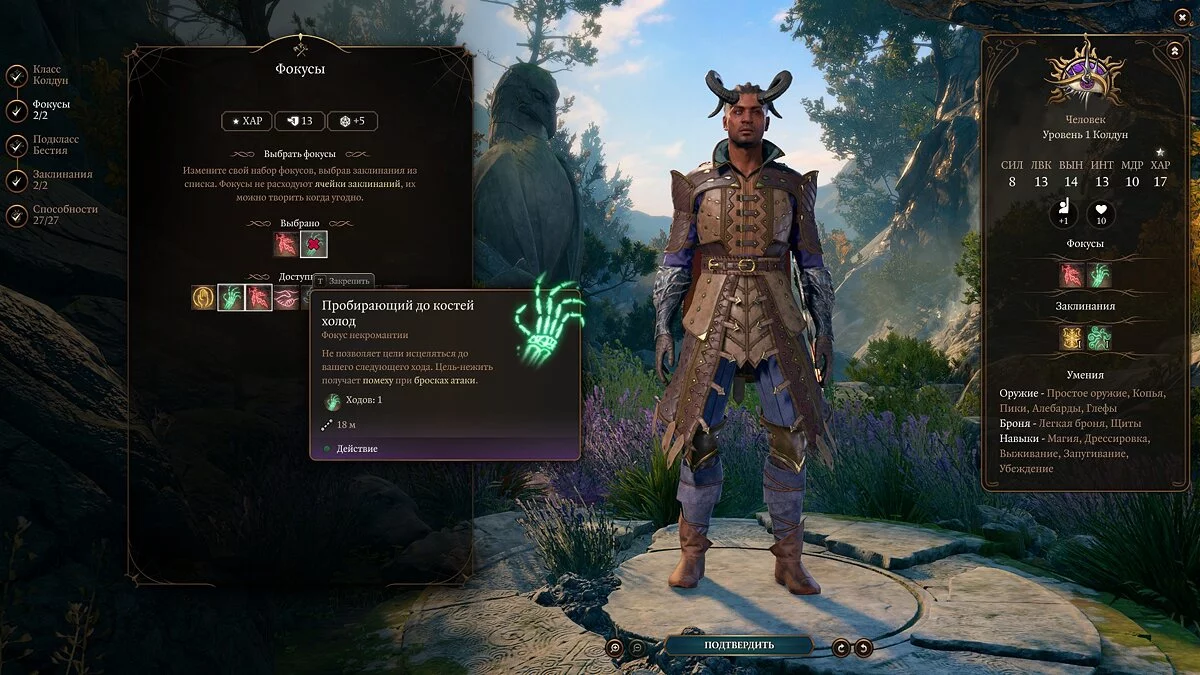Screen dimensions: 1200x675
Task: Open the Класс Колдун step
Action: click(17, 76)
